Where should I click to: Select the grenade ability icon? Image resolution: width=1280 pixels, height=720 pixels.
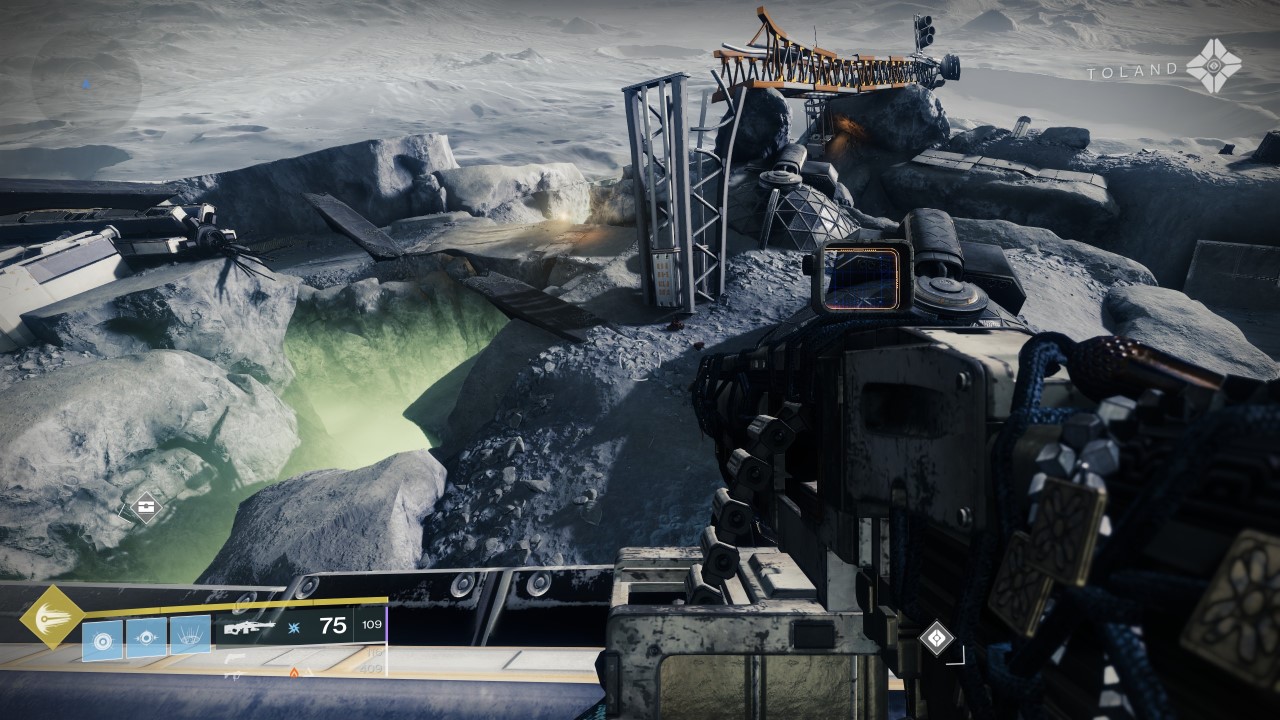pos(102,638)
